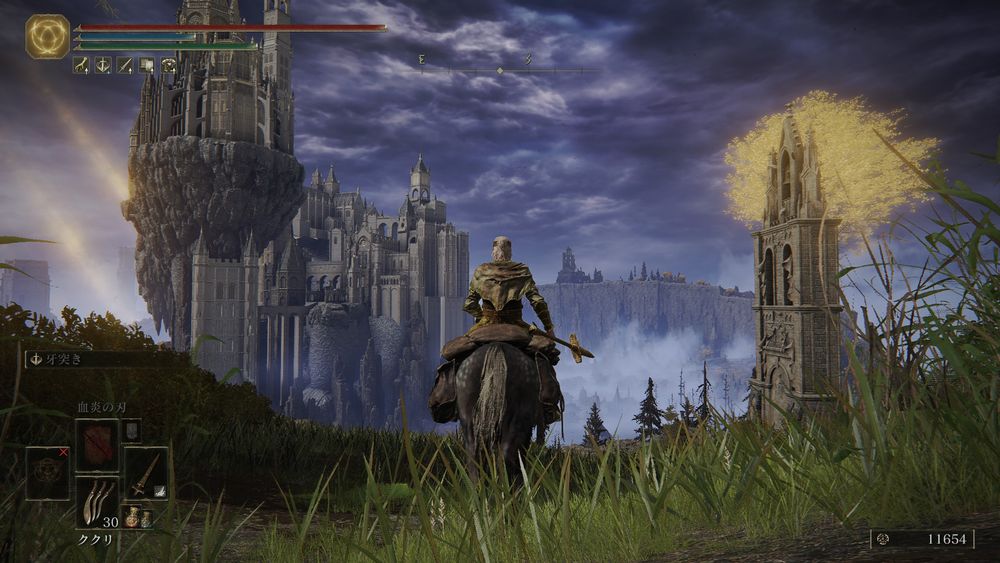Select the right-hand dagger weapon slot
Screen dimensions: 1000x563
146,473
